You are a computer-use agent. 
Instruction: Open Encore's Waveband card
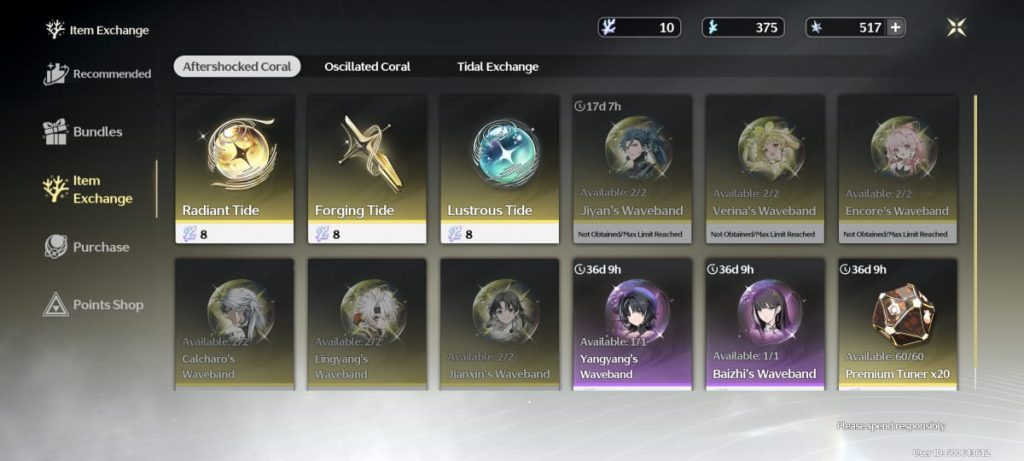(x=897, y=168)
